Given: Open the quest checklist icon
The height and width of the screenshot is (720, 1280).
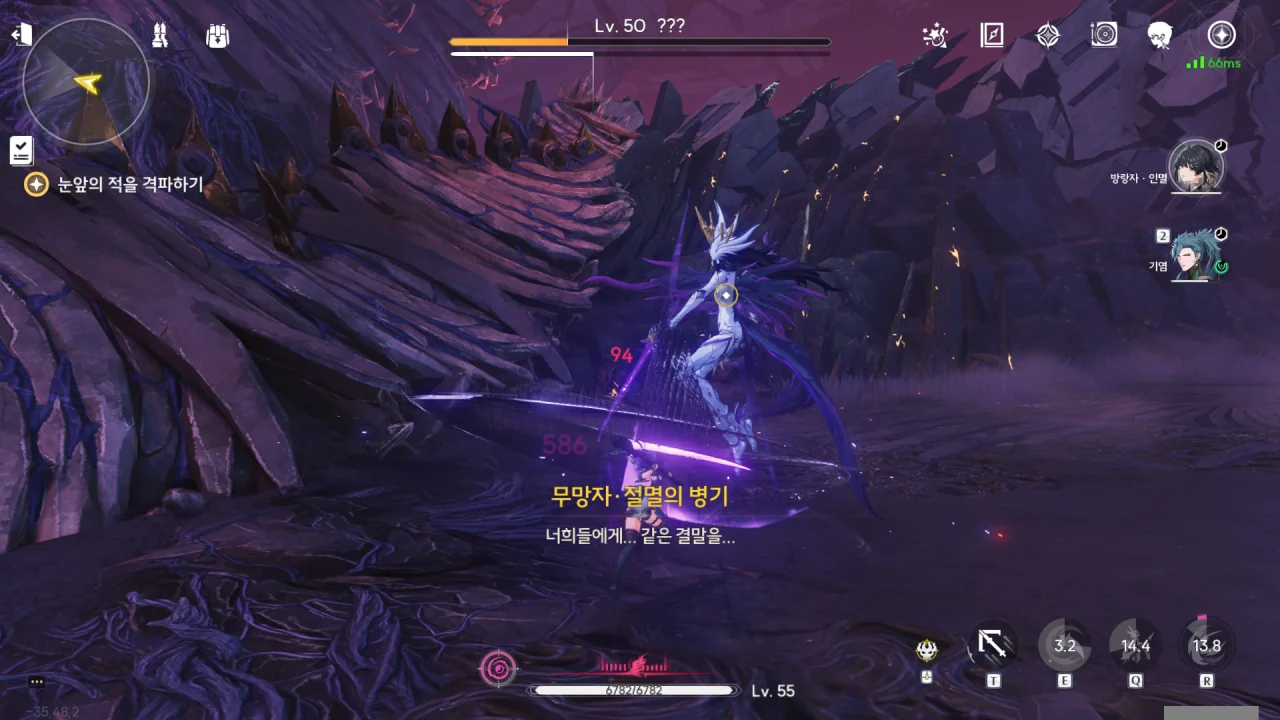Looking at the screenshot, I should click(x=21, y=150).
